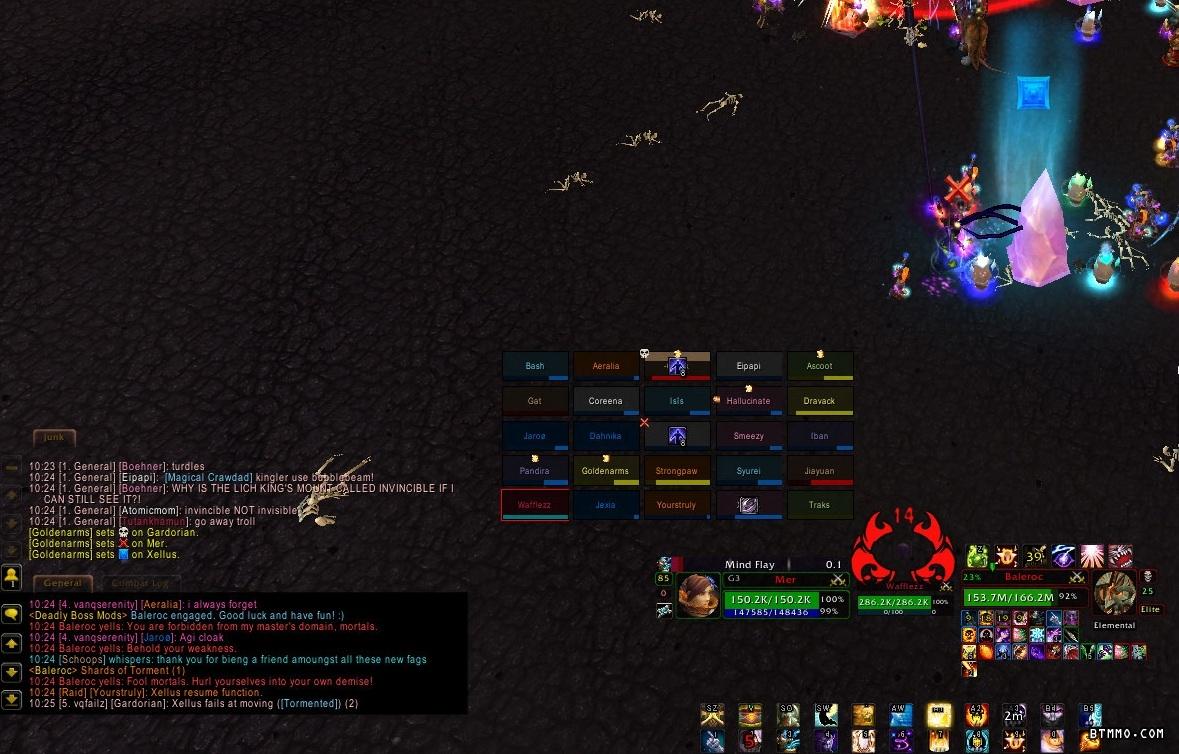Choose Wafflezz's highlighted raid frame
This screenshot has height=754, width=1179.
[535, 505]
